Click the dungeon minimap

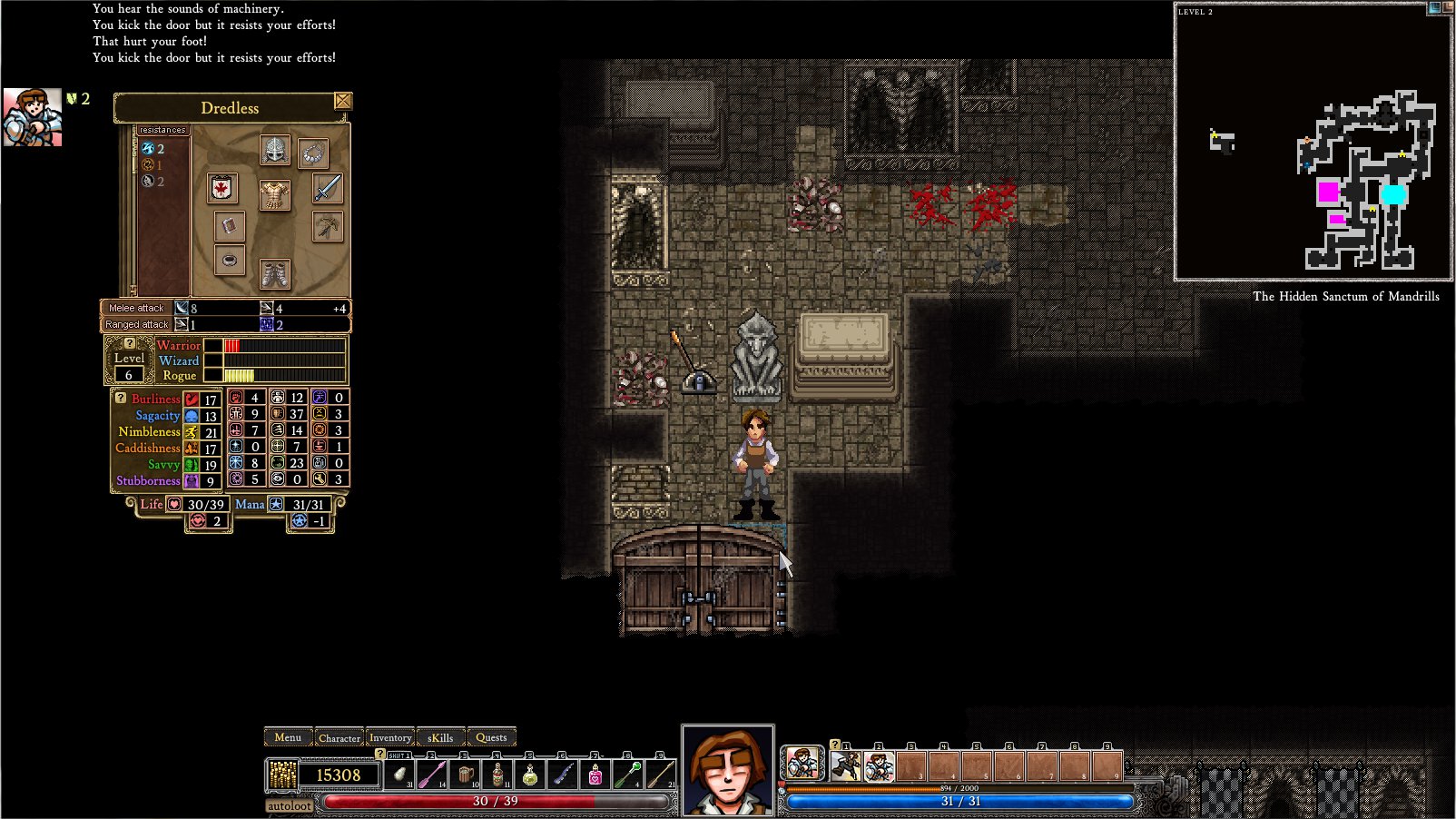tap(1313, 142)
